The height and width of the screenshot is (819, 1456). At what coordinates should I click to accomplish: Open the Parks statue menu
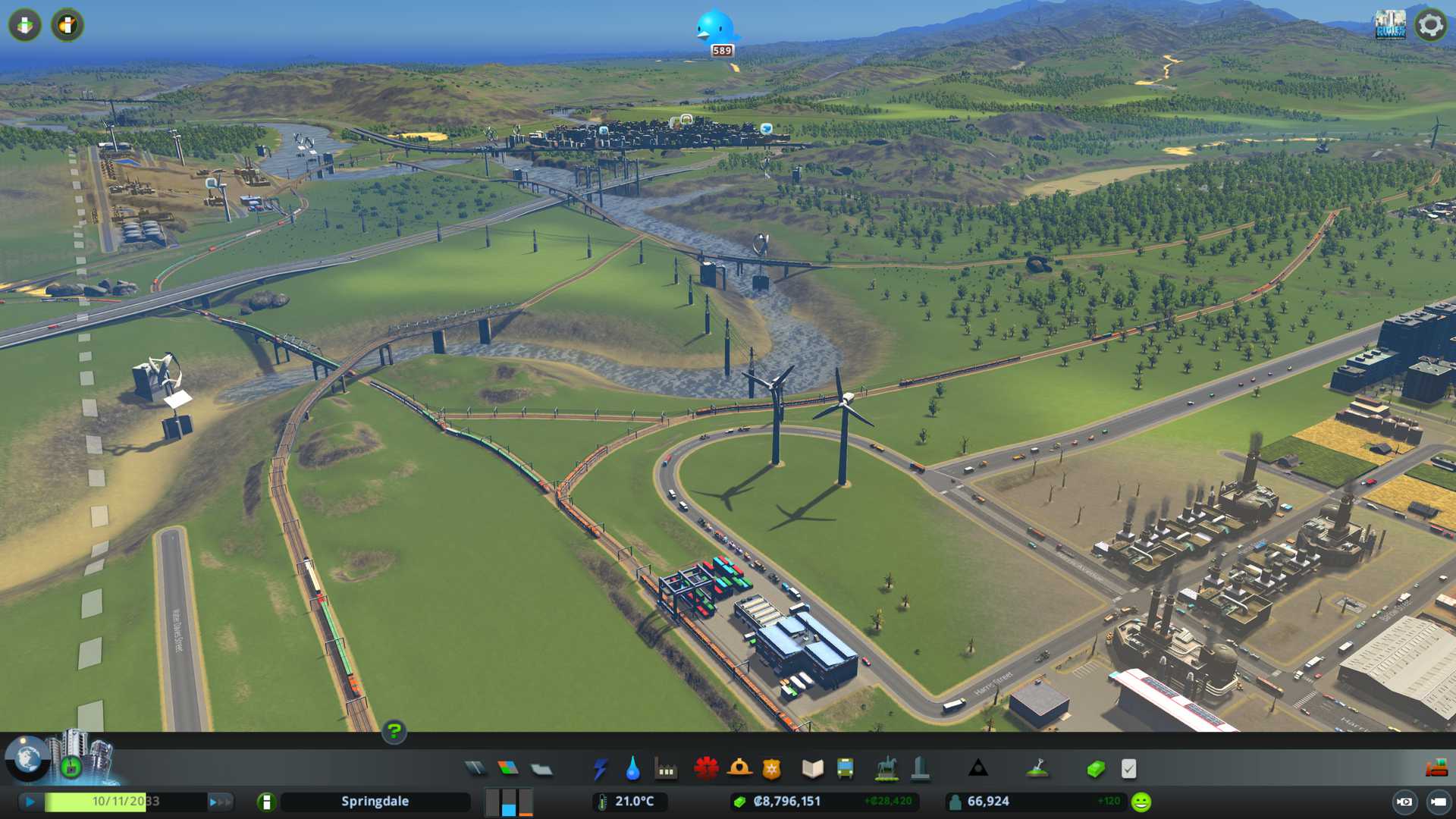(x=886, y=769)
